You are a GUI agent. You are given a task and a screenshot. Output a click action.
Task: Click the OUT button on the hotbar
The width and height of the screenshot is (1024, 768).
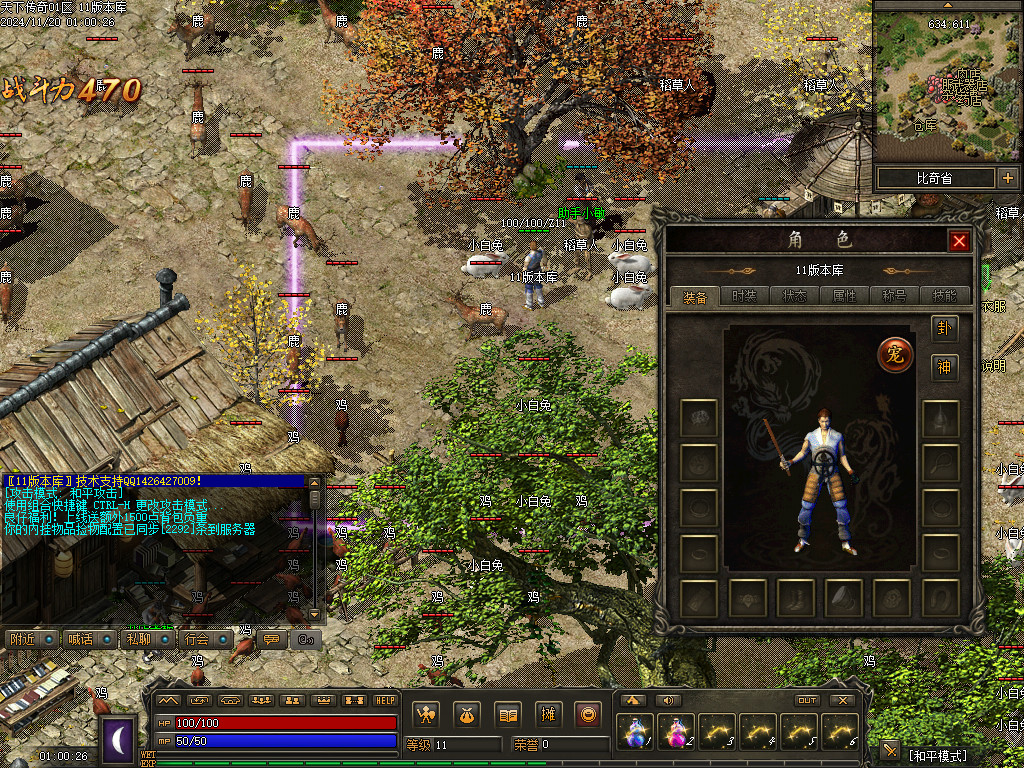[x=807, y=700]
